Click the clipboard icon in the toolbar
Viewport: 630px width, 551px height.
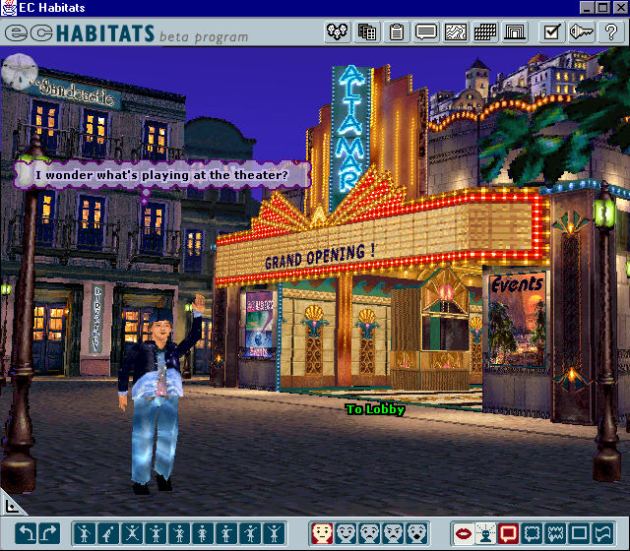pyautogui.click(x=397, y=32)
